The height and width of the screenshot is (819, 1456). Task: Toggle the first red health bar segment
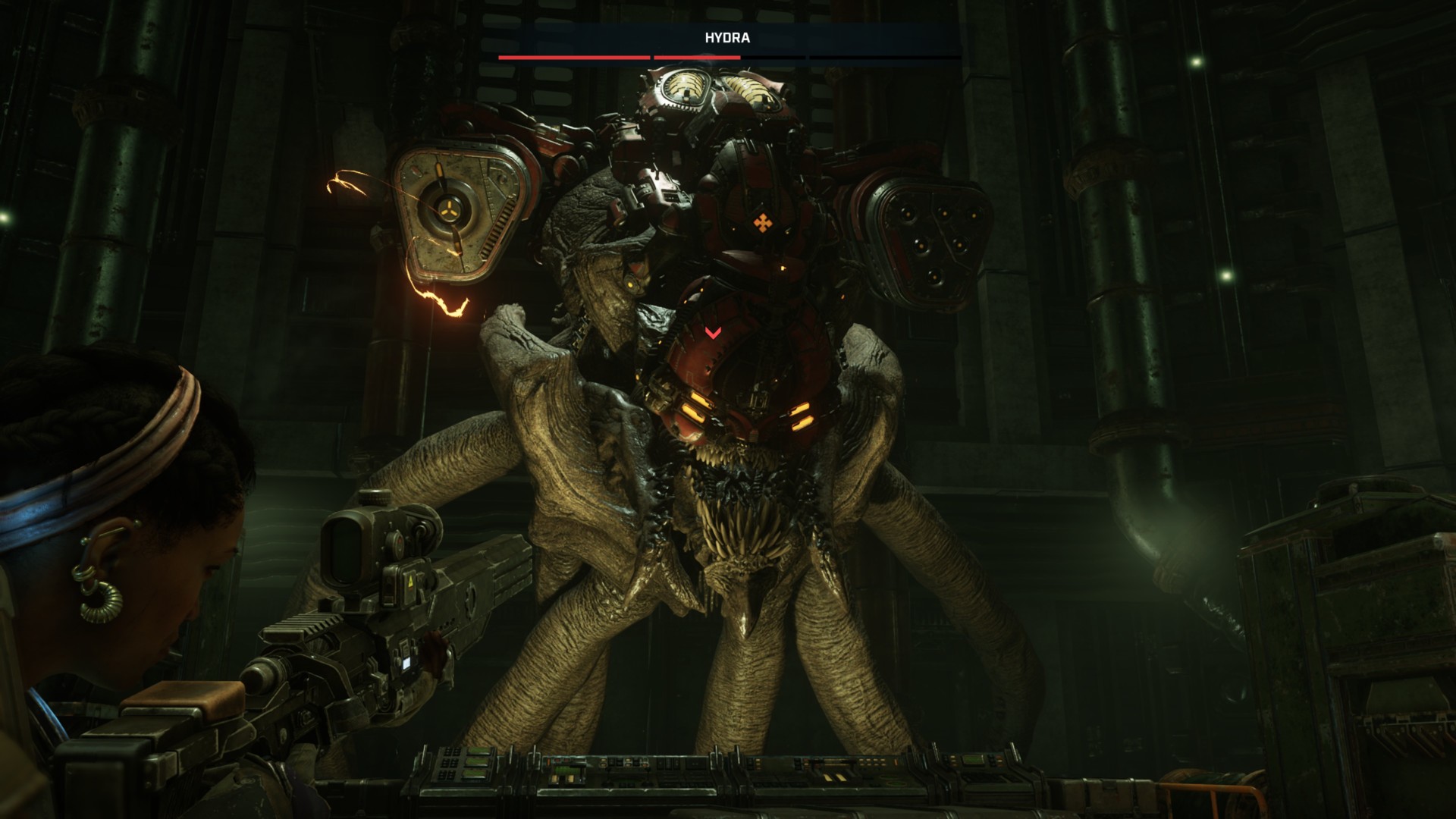(x=573, y=55)
